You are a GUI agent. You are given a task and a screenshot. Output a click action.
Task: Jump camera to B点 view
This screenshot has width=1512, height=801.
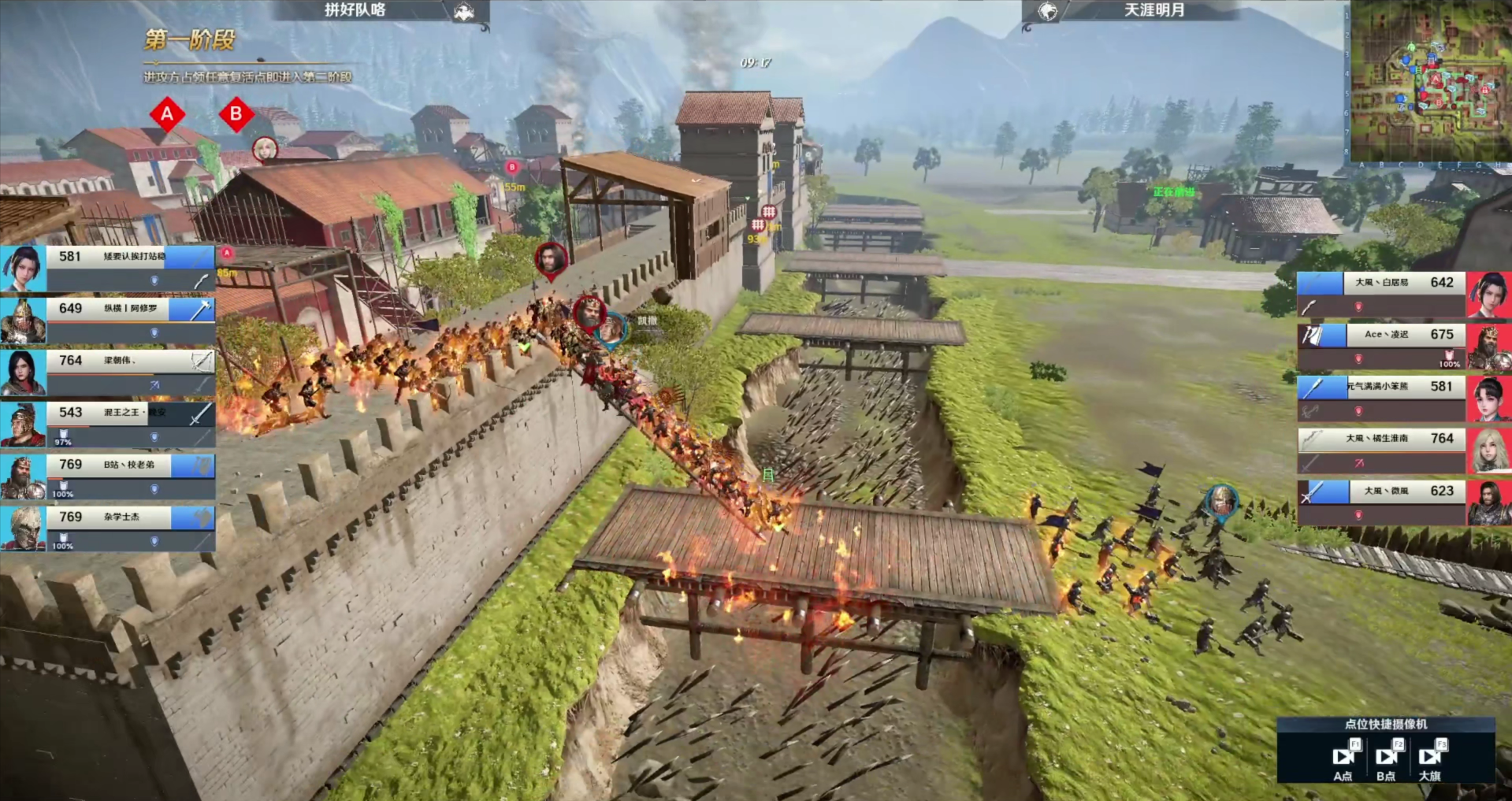(x=1386, y=758)
